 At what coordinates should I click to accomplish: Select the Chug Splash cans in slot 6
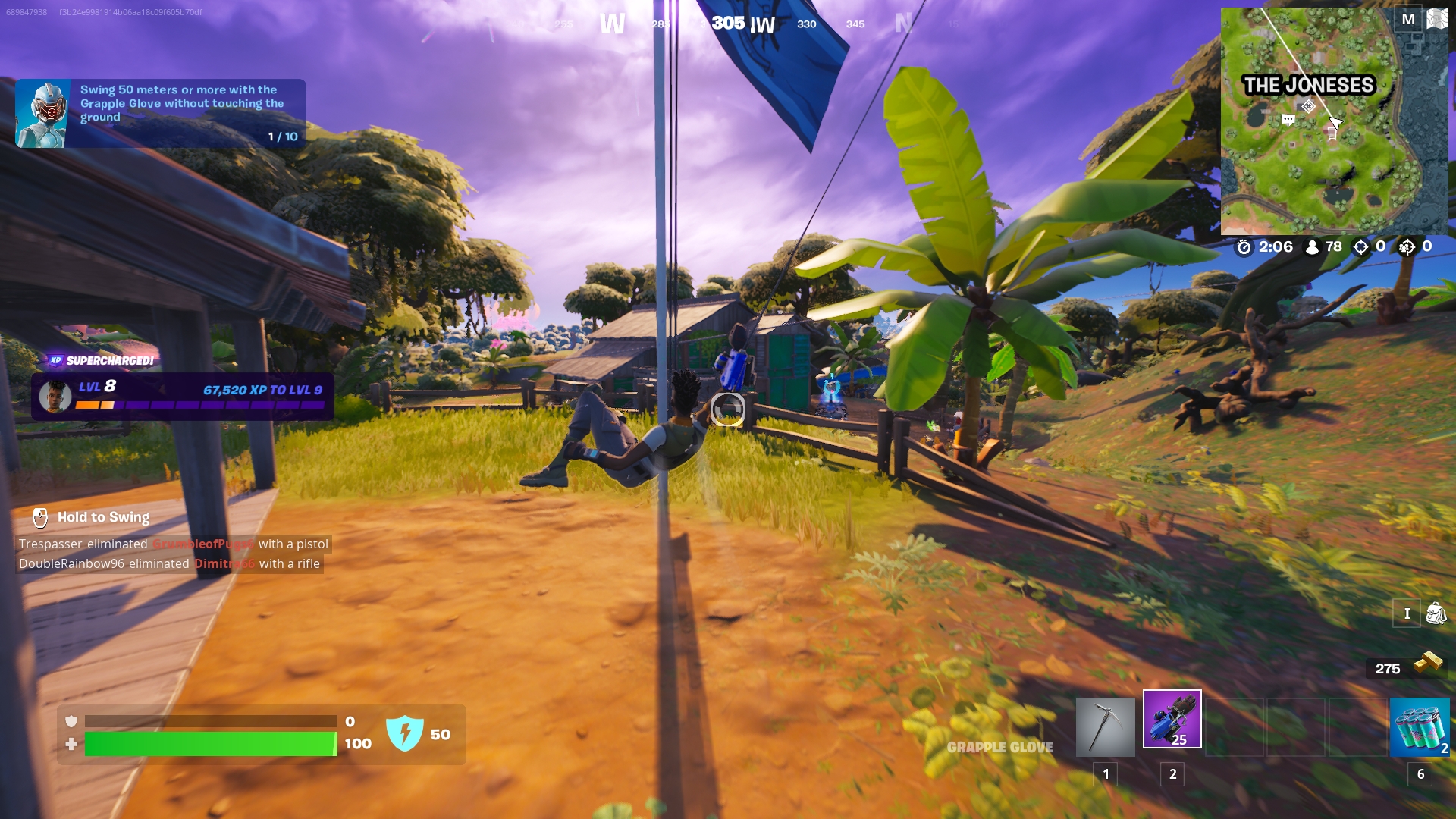pos(1420,728)
